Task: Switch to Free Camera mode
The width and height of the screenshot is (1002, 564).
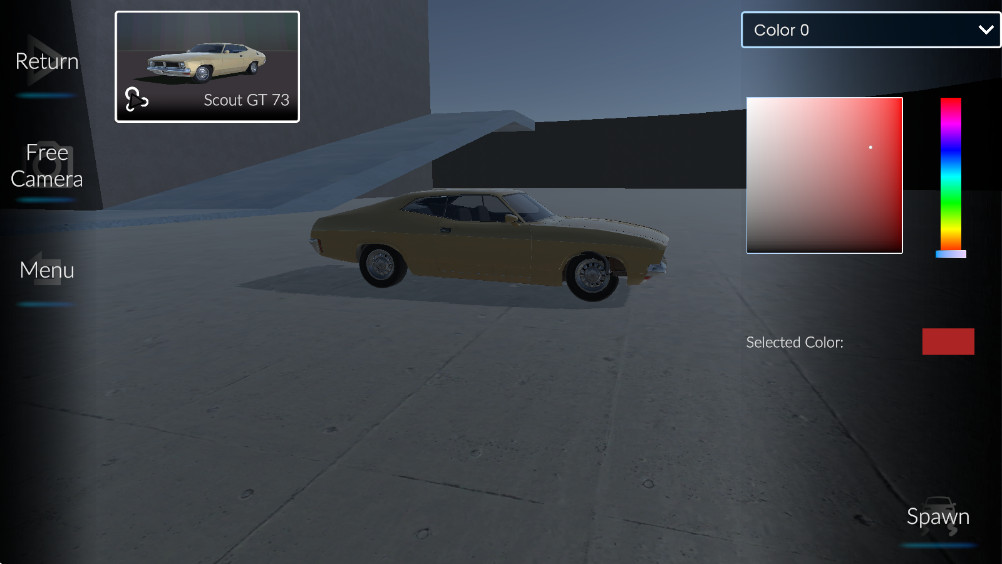Action: (x=46, y=166)
